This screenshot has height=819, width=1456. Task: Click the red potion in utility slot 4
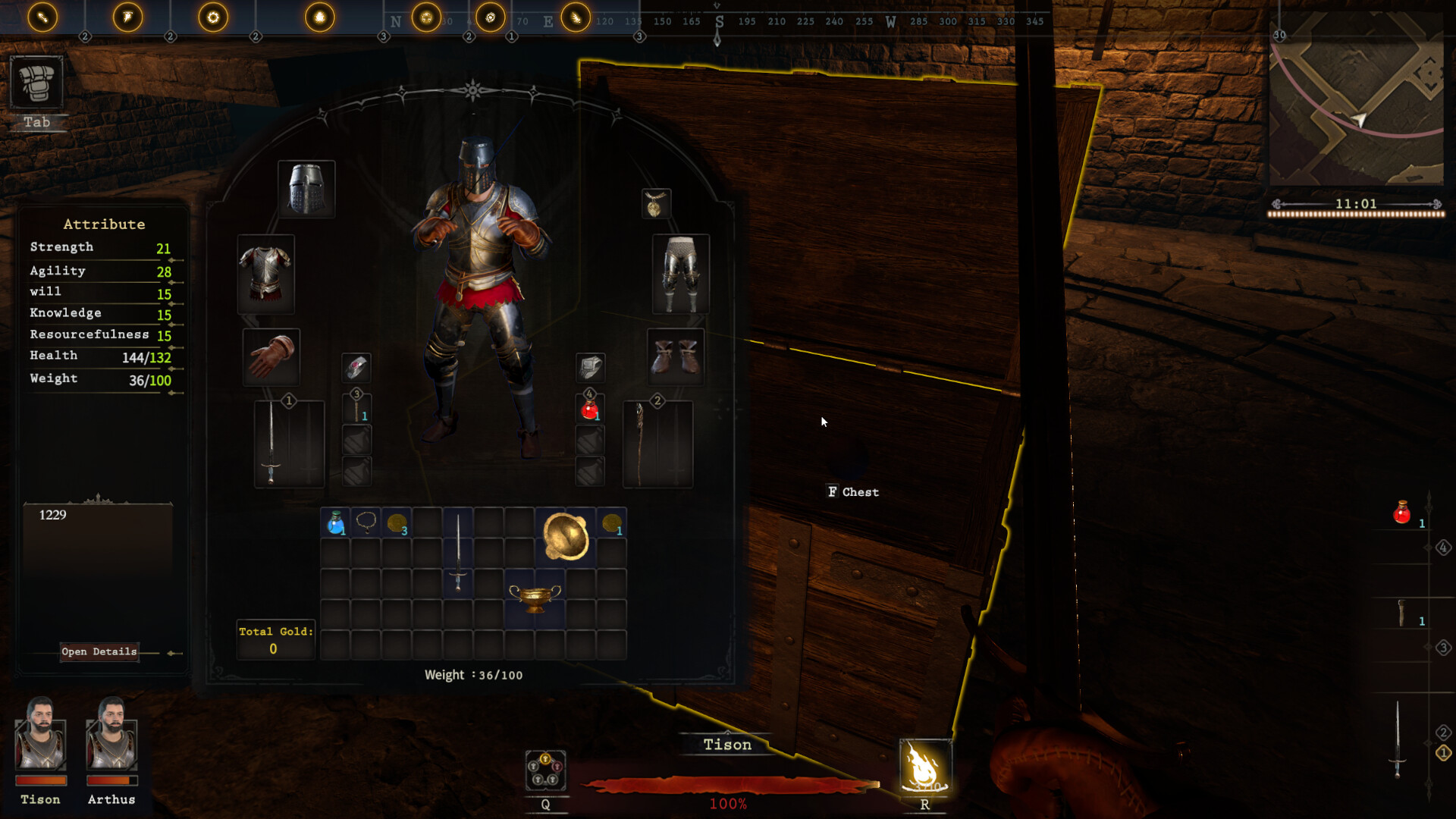(x=589, y=409)
